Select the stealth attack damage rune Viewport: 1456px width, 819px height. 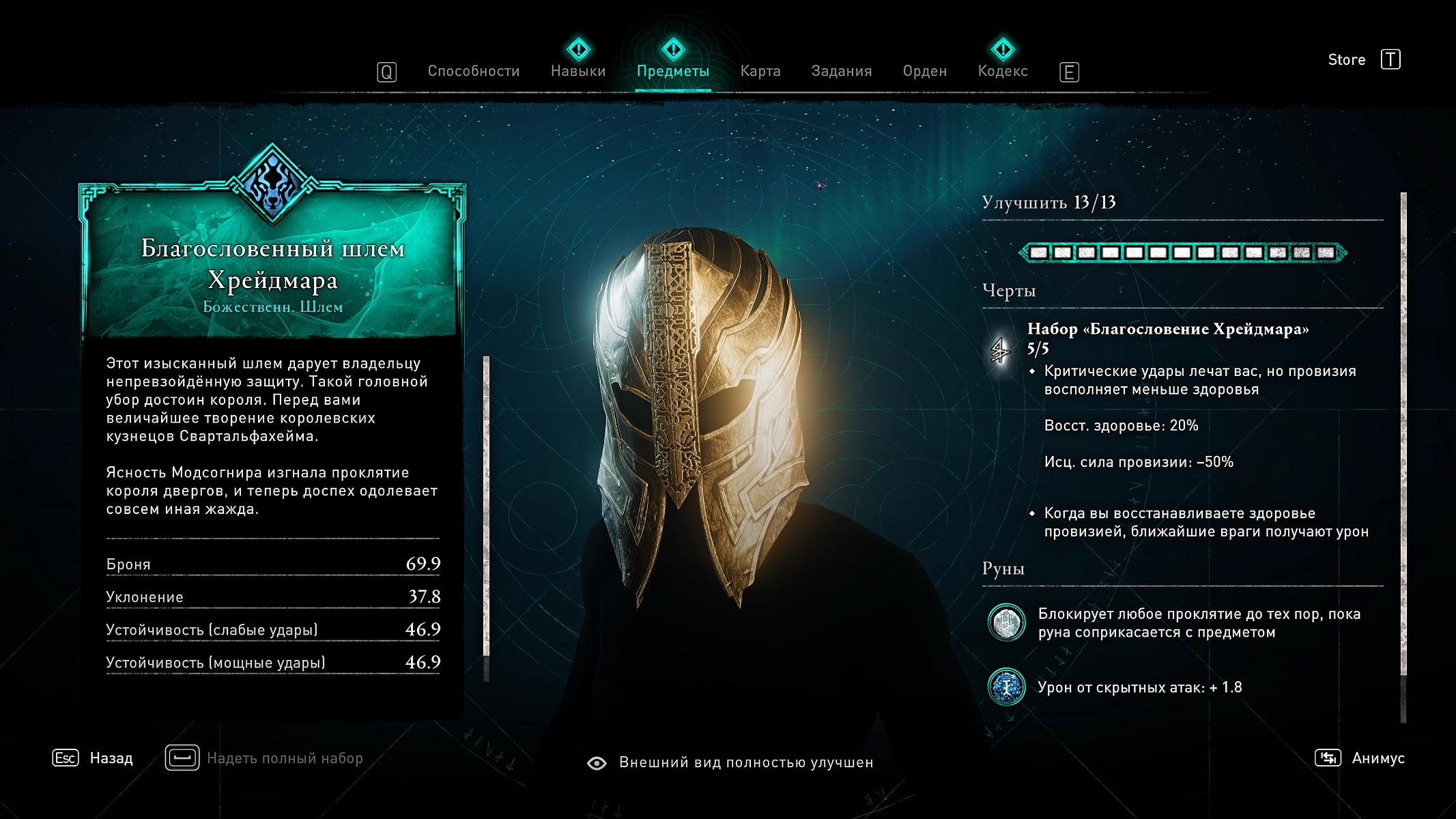(x=1006, y=687)
